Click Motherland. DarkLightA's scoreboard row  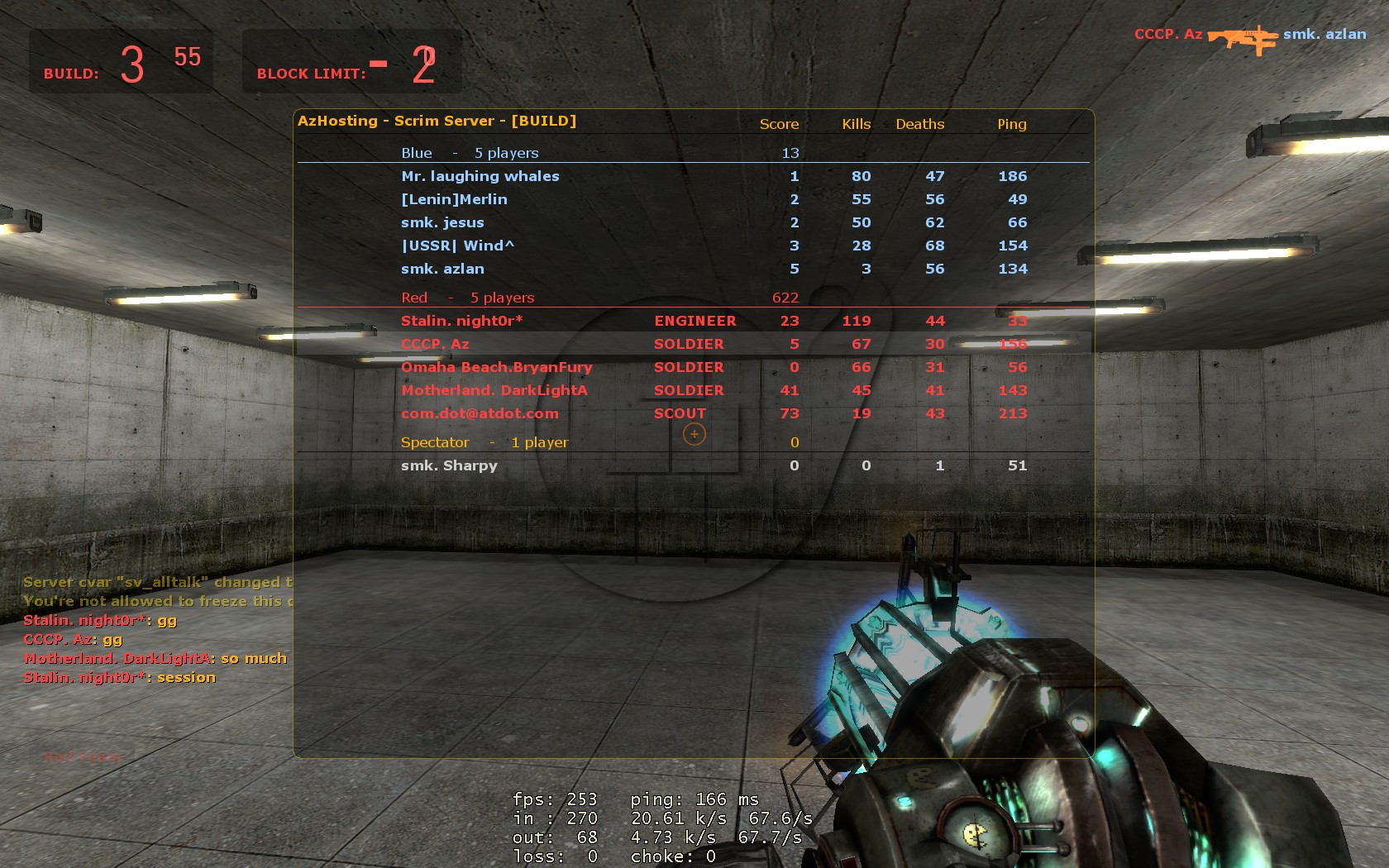coord(494,390)
